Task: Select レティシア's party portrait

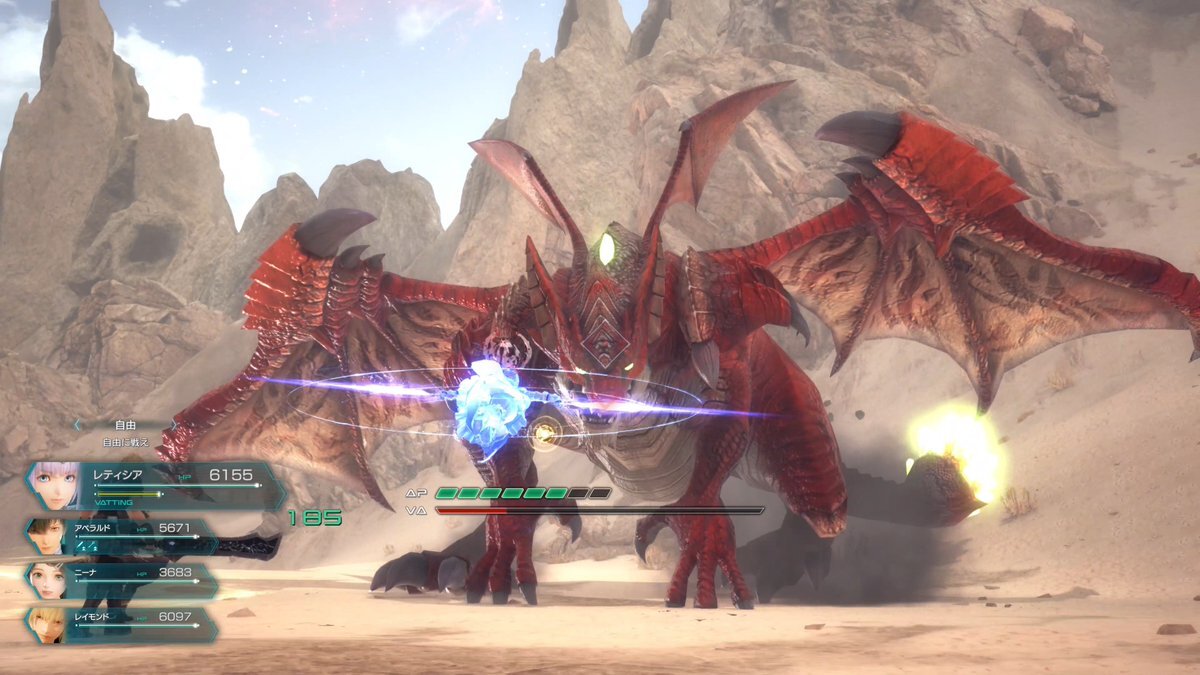Action: pyautogui.click(x=57, y=485)
